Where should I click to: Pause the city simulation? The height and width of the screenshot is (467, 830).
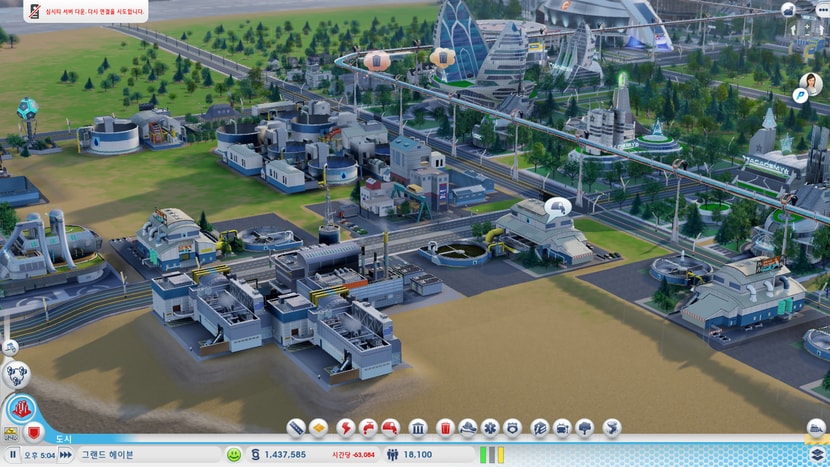[x=13, y=455]
